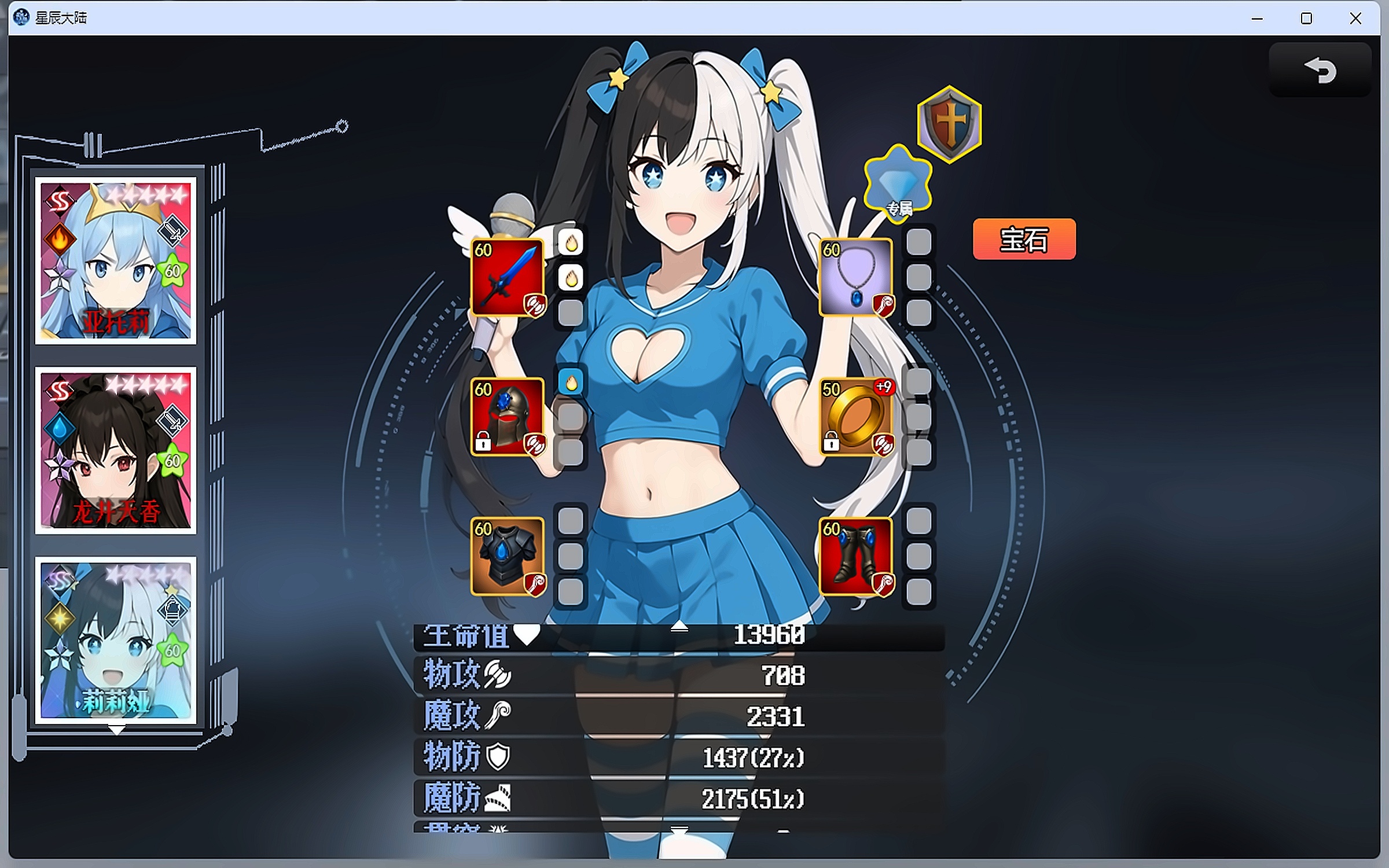Viewport: 1389px width, 868px height.
Task: Open the cross shield emblem
Action: click(949, 123)
